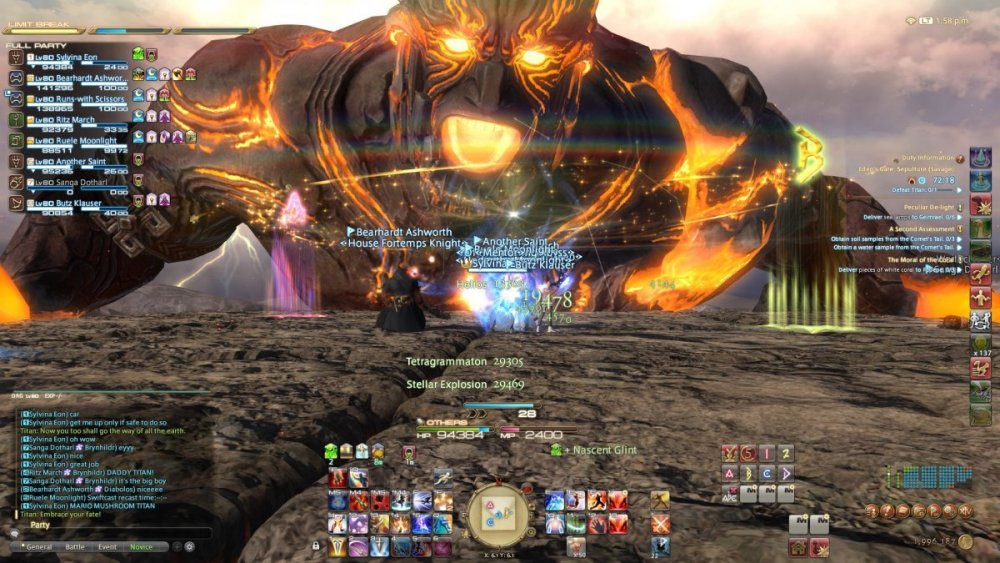Choose the blue C waymark button
This screenshot has width=1000, height=563.
point(767,473)
